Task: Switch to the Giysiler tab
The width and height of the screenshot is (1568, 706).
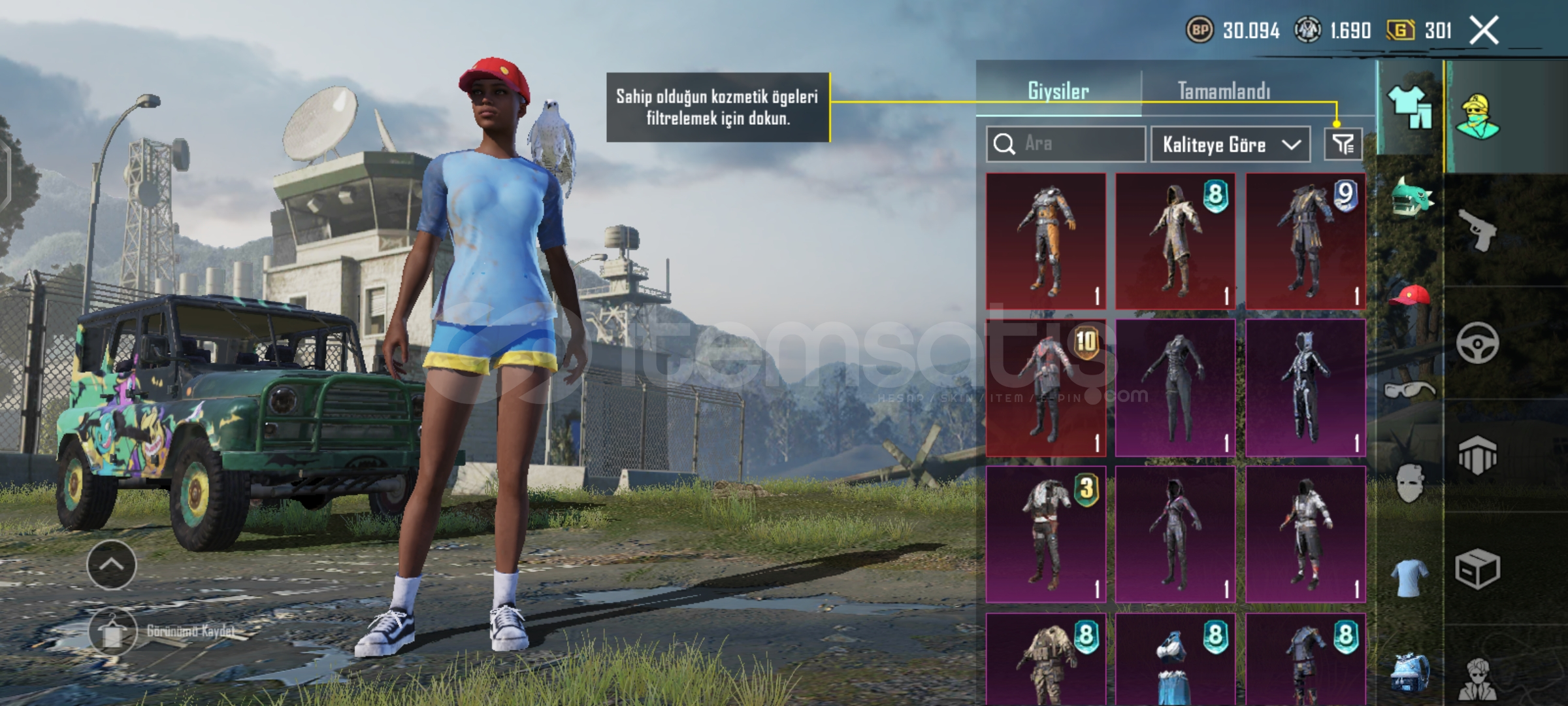Action: tap(1058, 91)
